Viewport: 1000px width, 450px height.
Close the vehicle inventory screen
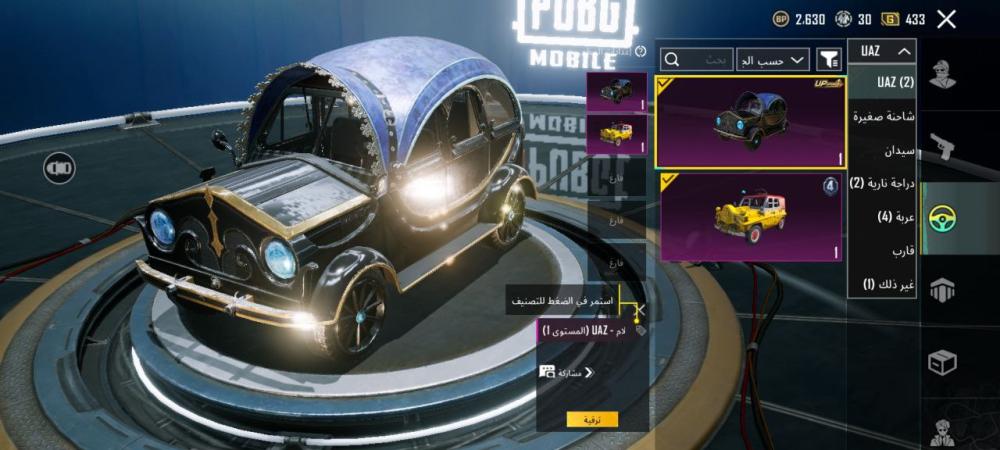pos(947,19)
